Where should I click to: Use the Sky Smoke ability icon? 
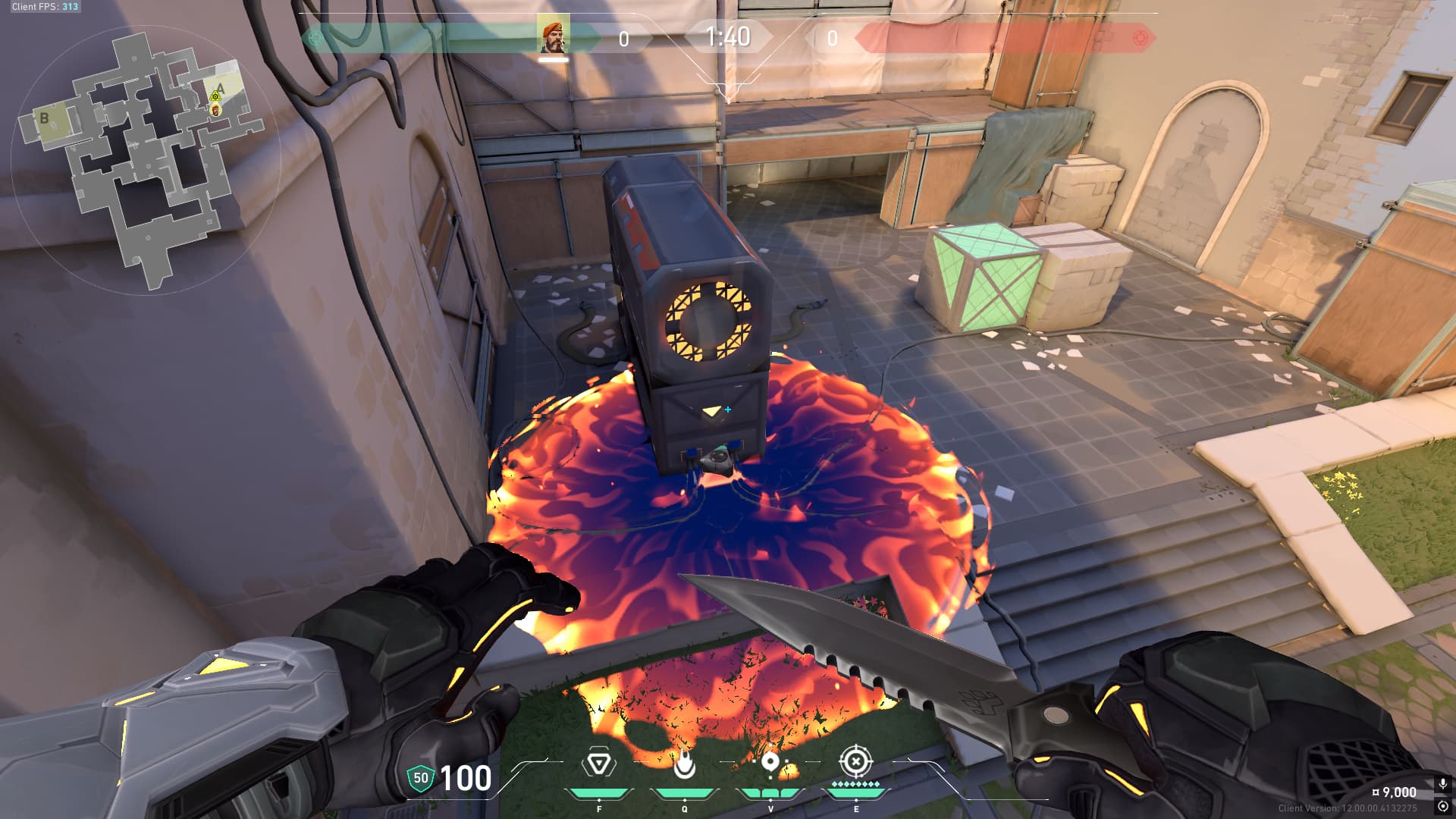coord(770,763)
